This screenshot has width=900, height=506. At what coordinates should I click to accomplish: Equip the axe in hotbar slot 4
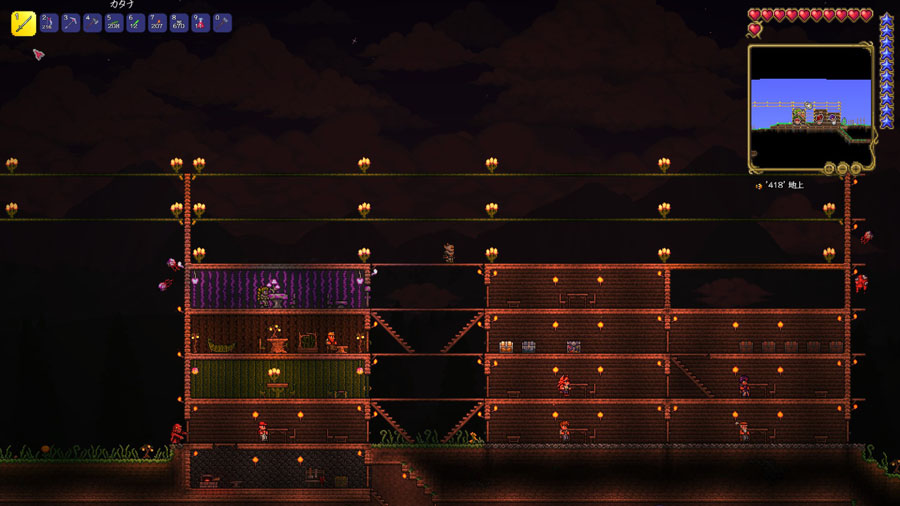pyautogui.click(x=92, y=23)
